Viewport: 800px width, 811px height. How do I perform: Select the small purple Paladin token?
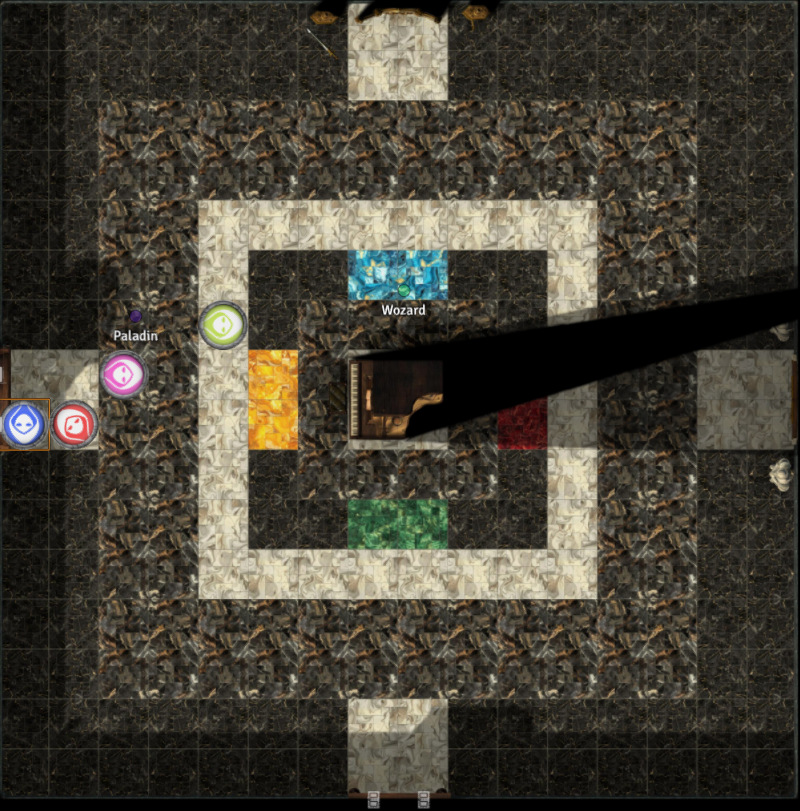136,317
